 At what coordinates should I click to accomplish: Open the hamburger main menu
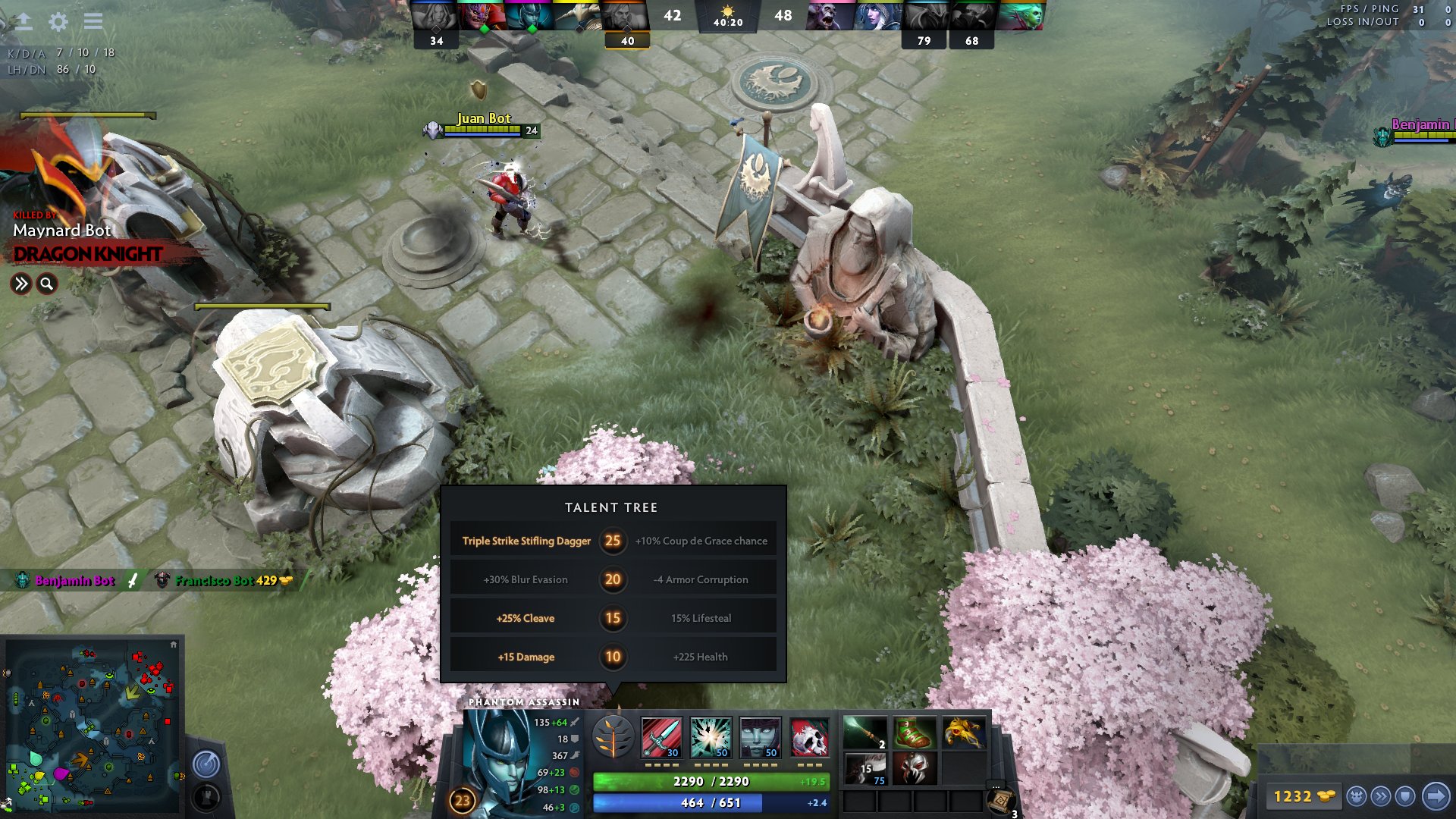[93, 21]
